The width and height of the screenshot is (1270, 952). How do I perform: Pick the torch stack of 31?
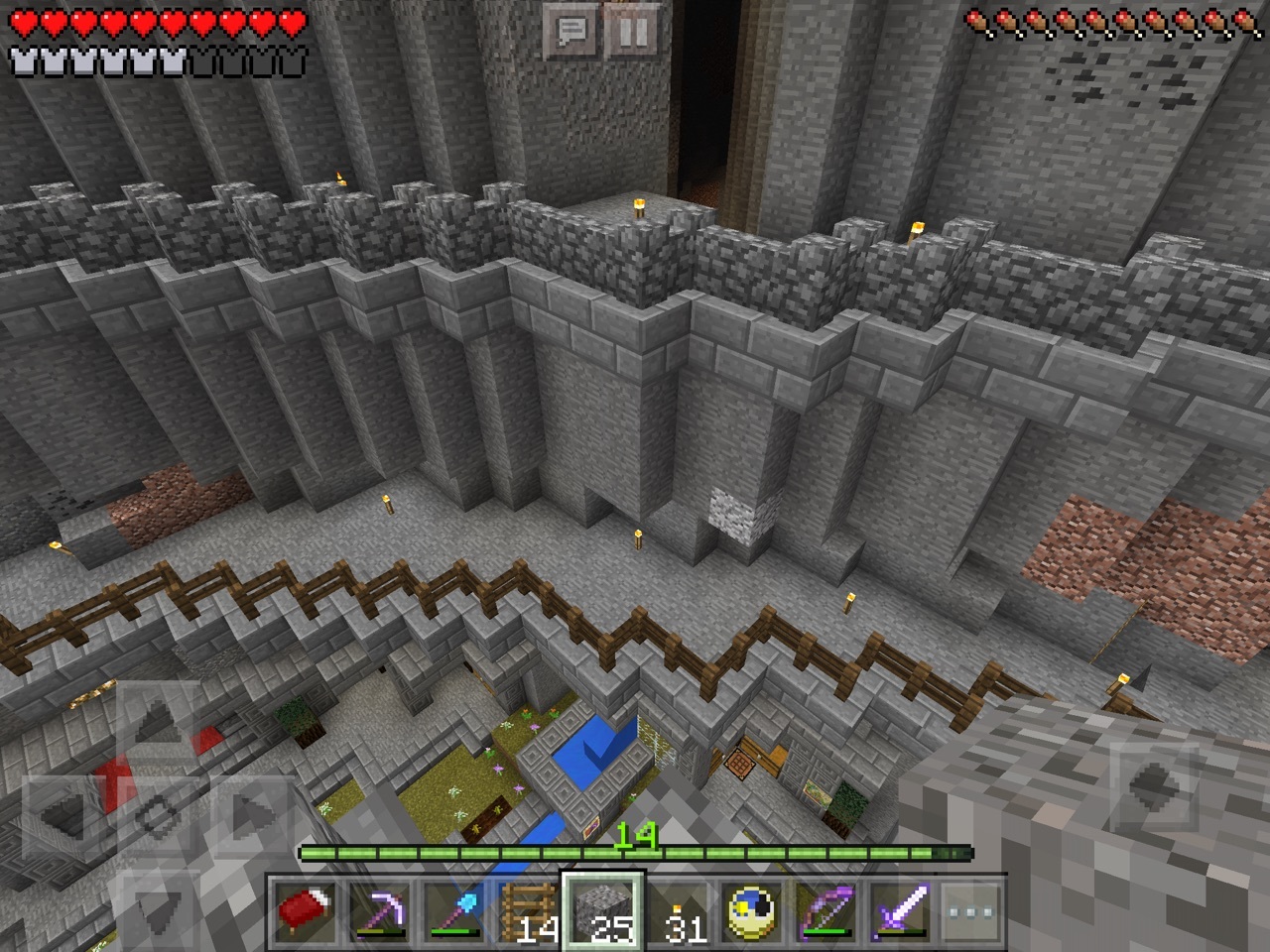[x=679, y=909]
